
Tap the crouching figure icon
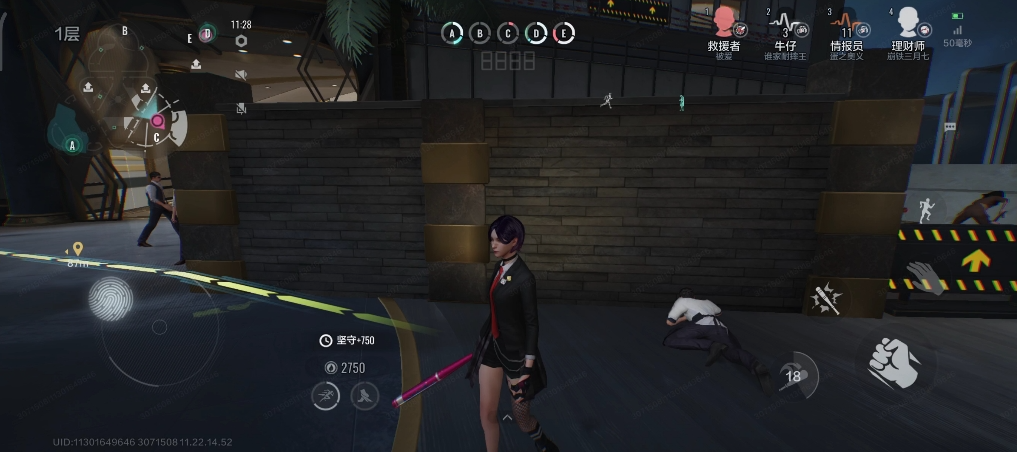364,397
